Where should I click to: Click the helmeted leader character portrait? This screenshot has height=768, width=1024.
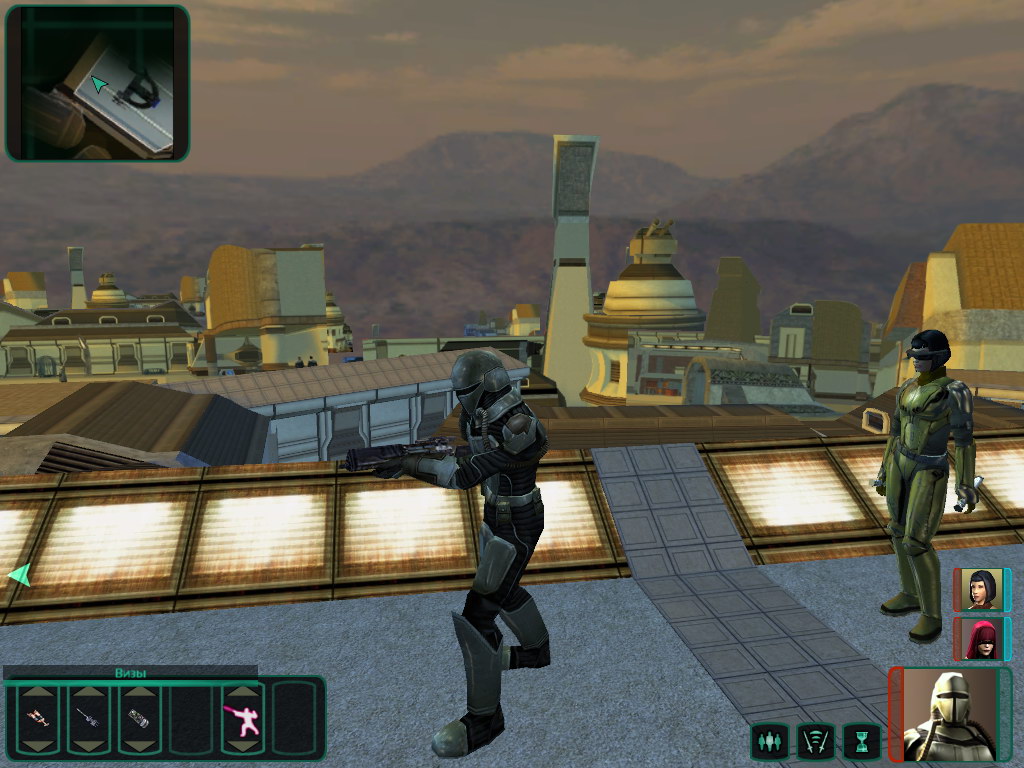point(949,715)
